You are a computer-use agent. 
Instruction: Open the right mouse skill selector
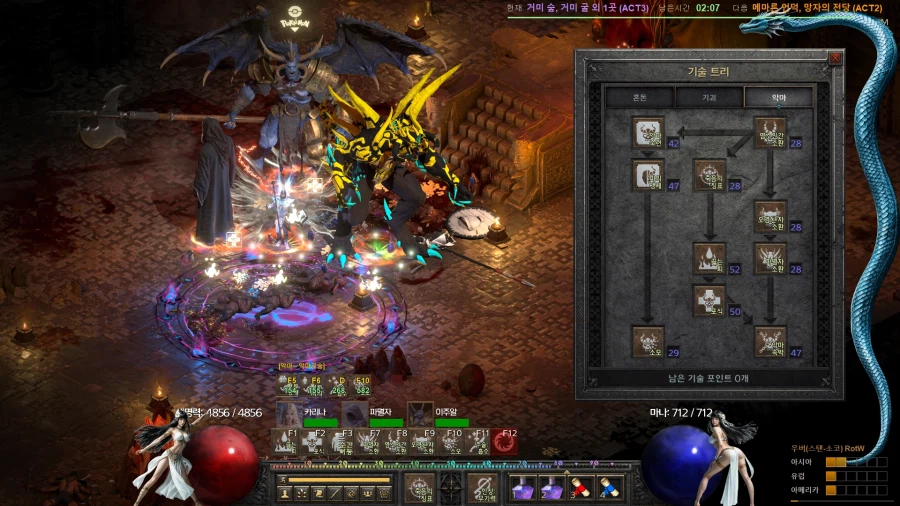coord(483,488)
